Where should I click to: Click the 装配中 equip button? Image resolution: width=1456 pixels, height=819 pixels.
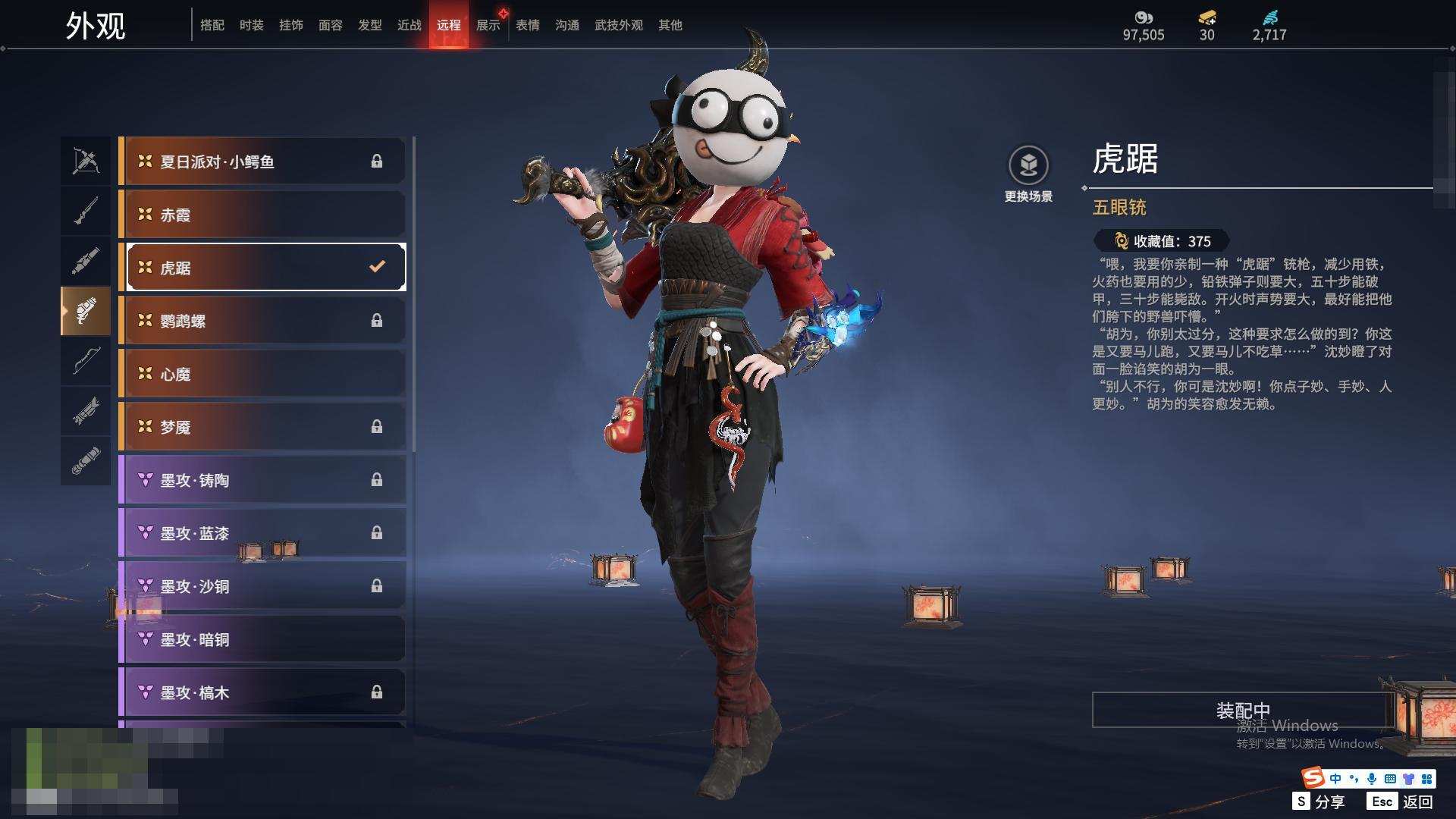tap(1243, 710)
